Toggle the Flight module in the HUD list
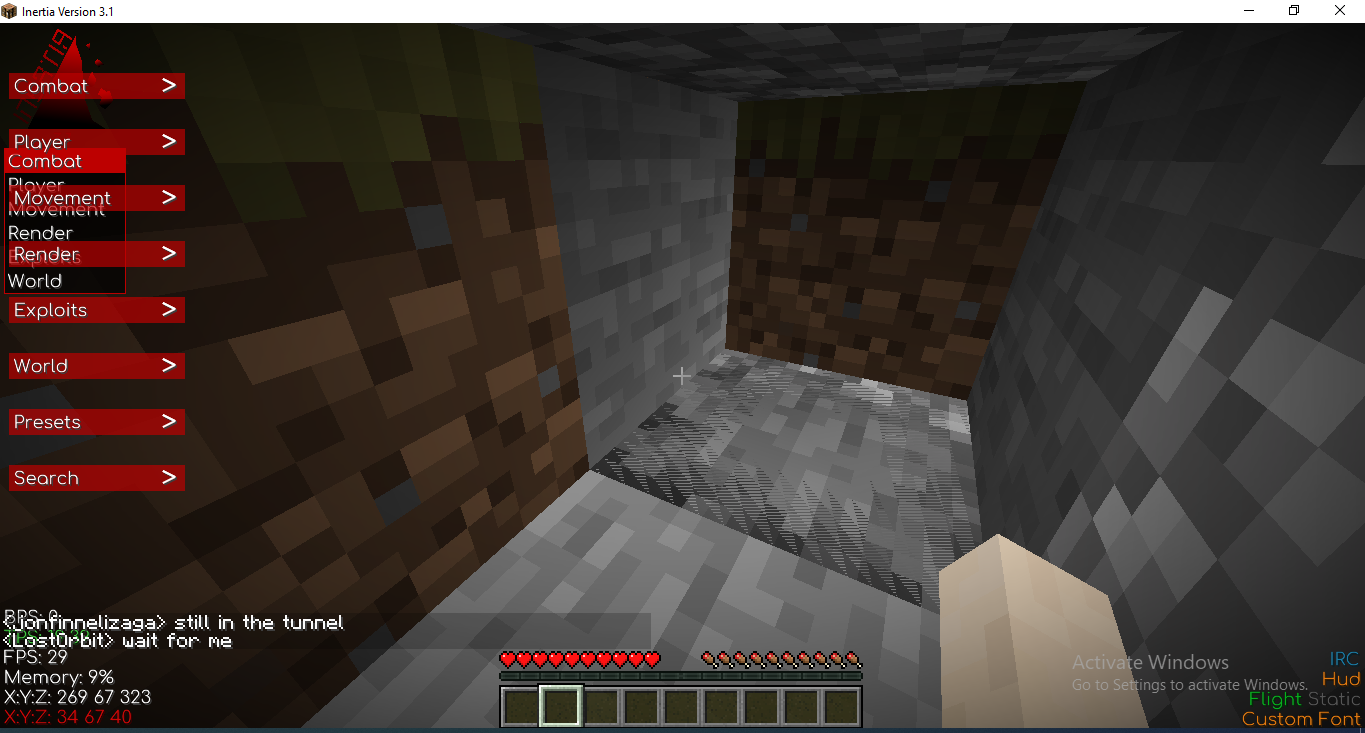The height and width of the screenshot is (733, 1365). (x=1274, y=699)
